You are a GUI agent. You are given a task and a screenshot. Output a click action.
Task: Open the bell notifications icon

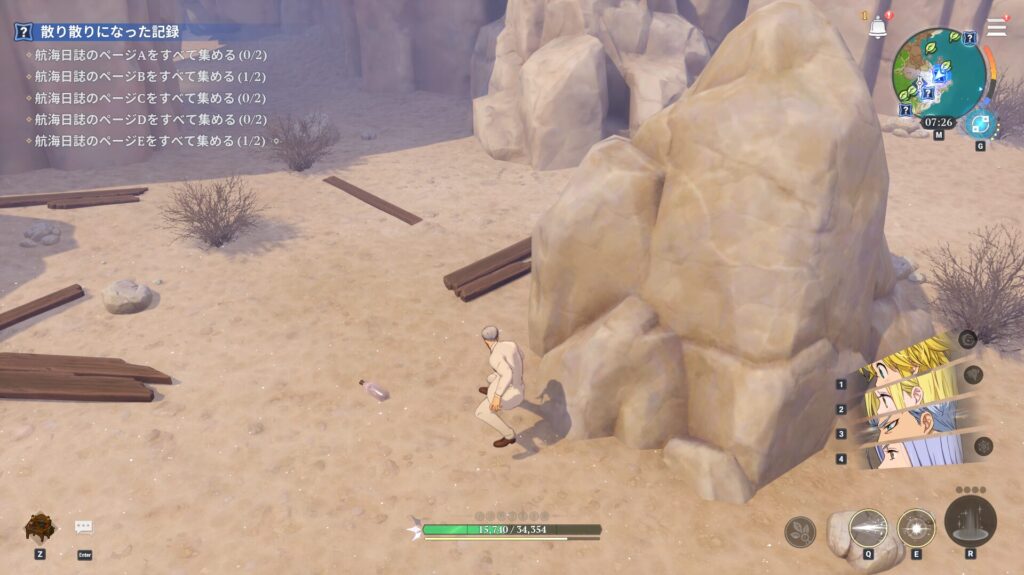878,26
